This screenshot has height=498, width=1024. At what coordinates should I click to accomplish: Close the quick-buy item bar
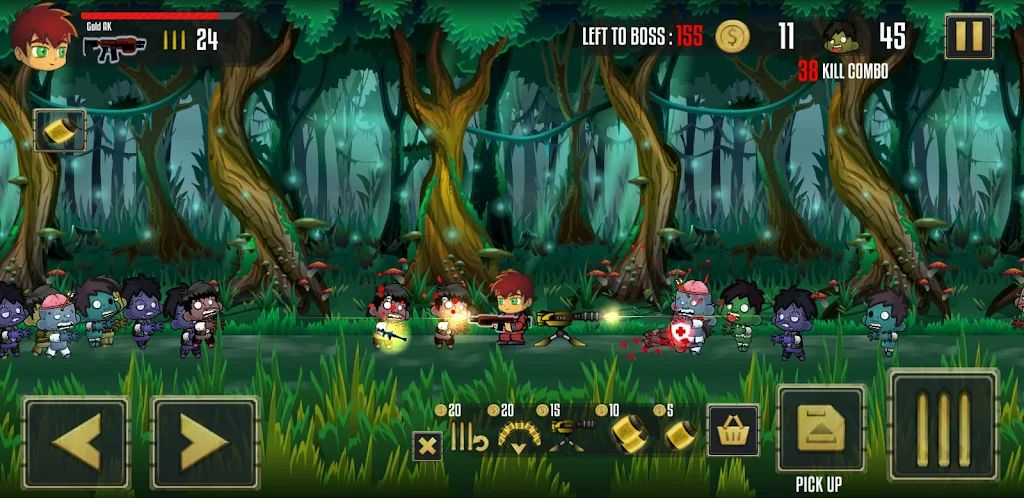428,445
